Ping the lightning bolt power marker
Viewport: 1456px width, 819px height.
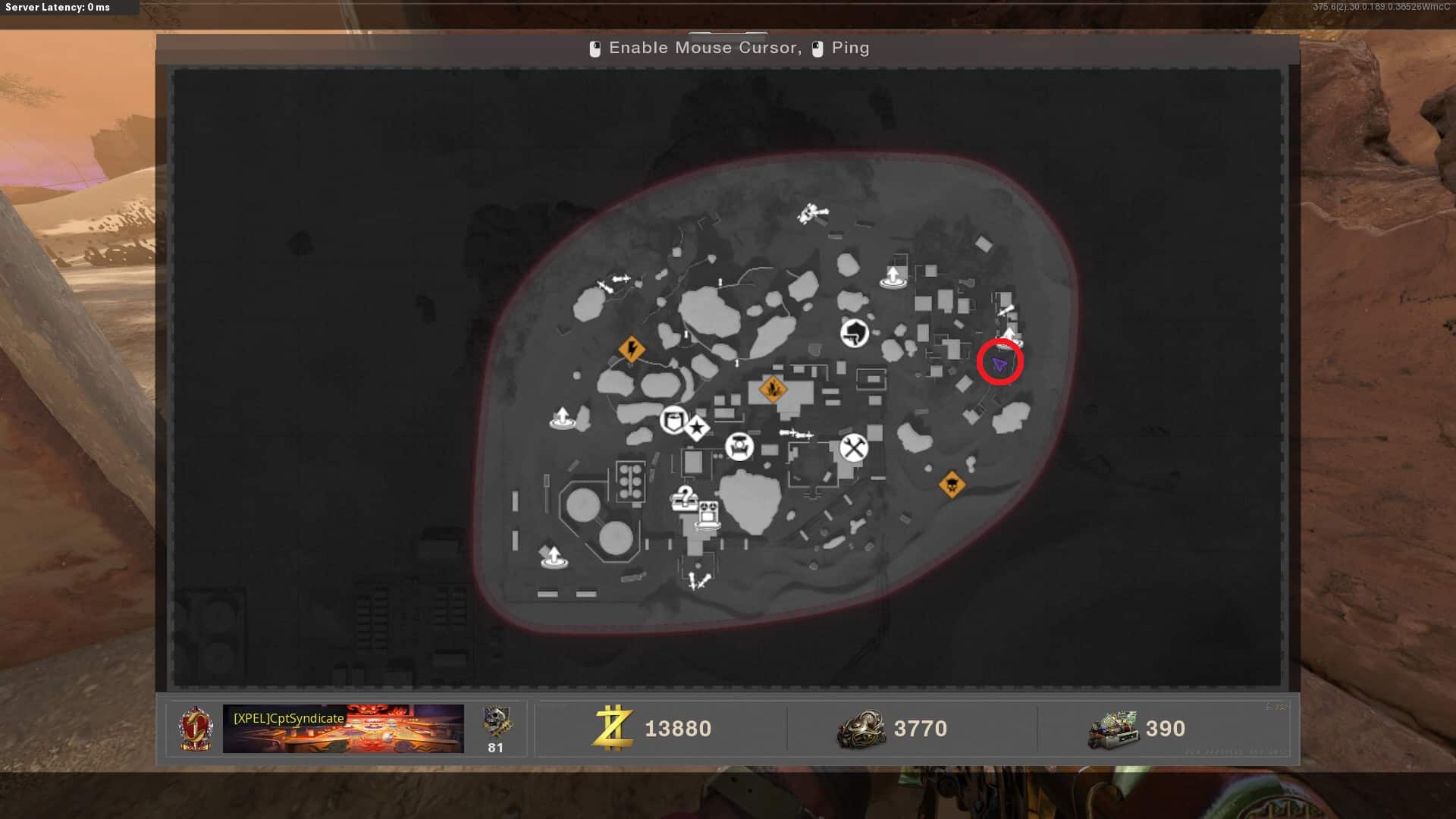click(x=631, y=350)
